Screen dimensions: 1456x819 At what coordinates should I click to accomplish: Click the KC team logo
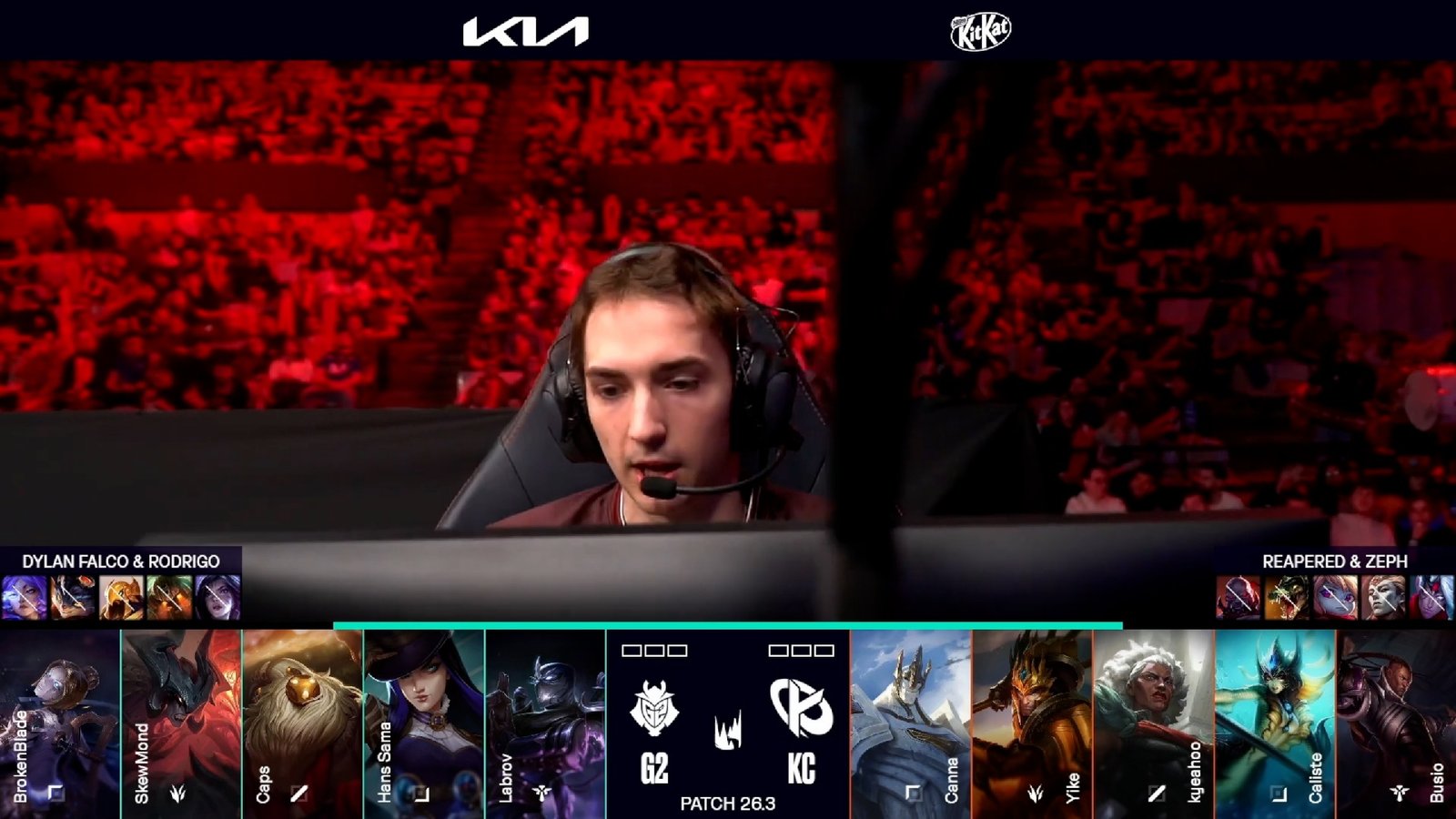(x=801, y=706)
